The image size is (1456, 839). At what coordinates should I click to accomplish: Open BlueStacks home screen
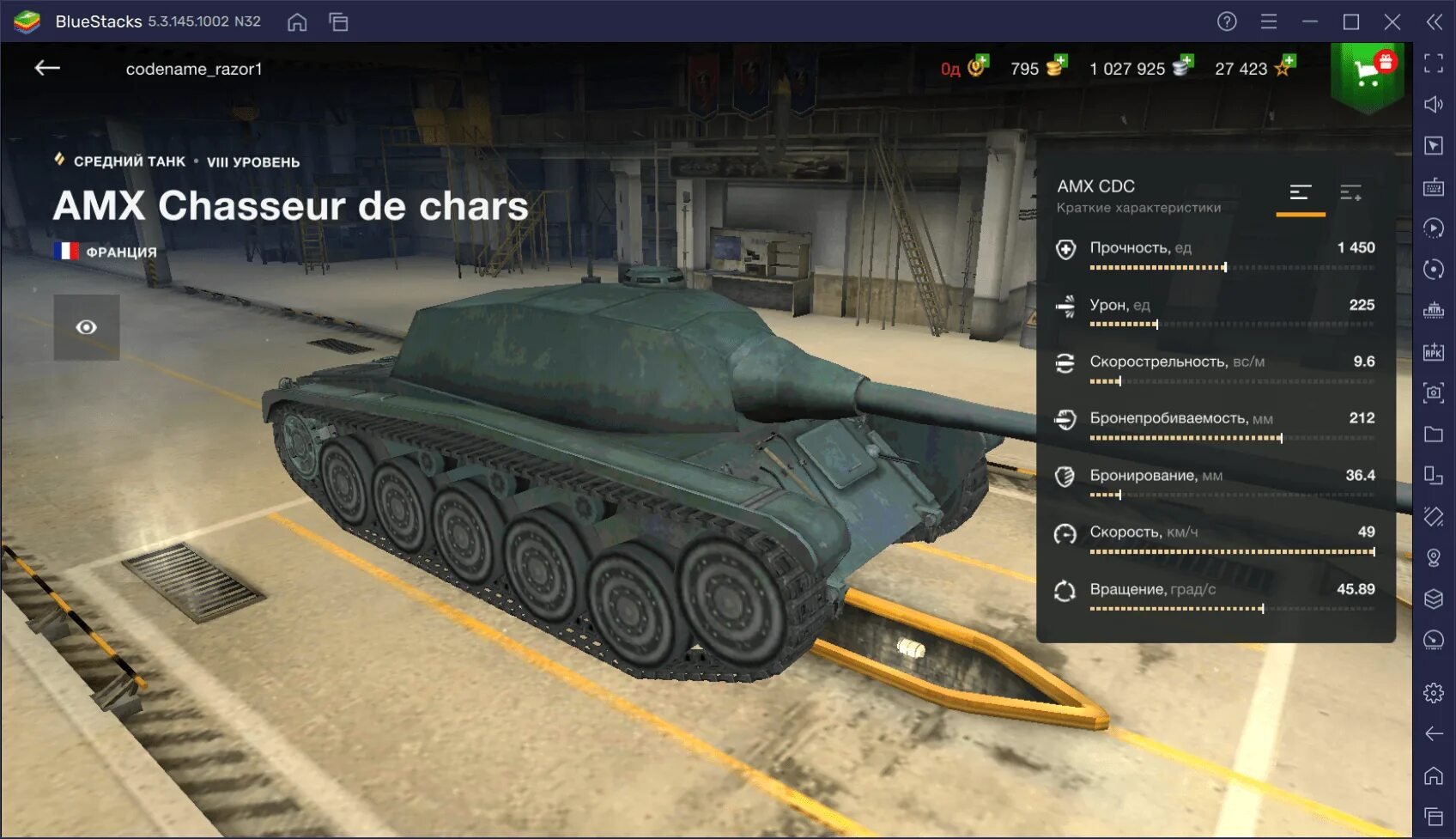pos(297,21)
